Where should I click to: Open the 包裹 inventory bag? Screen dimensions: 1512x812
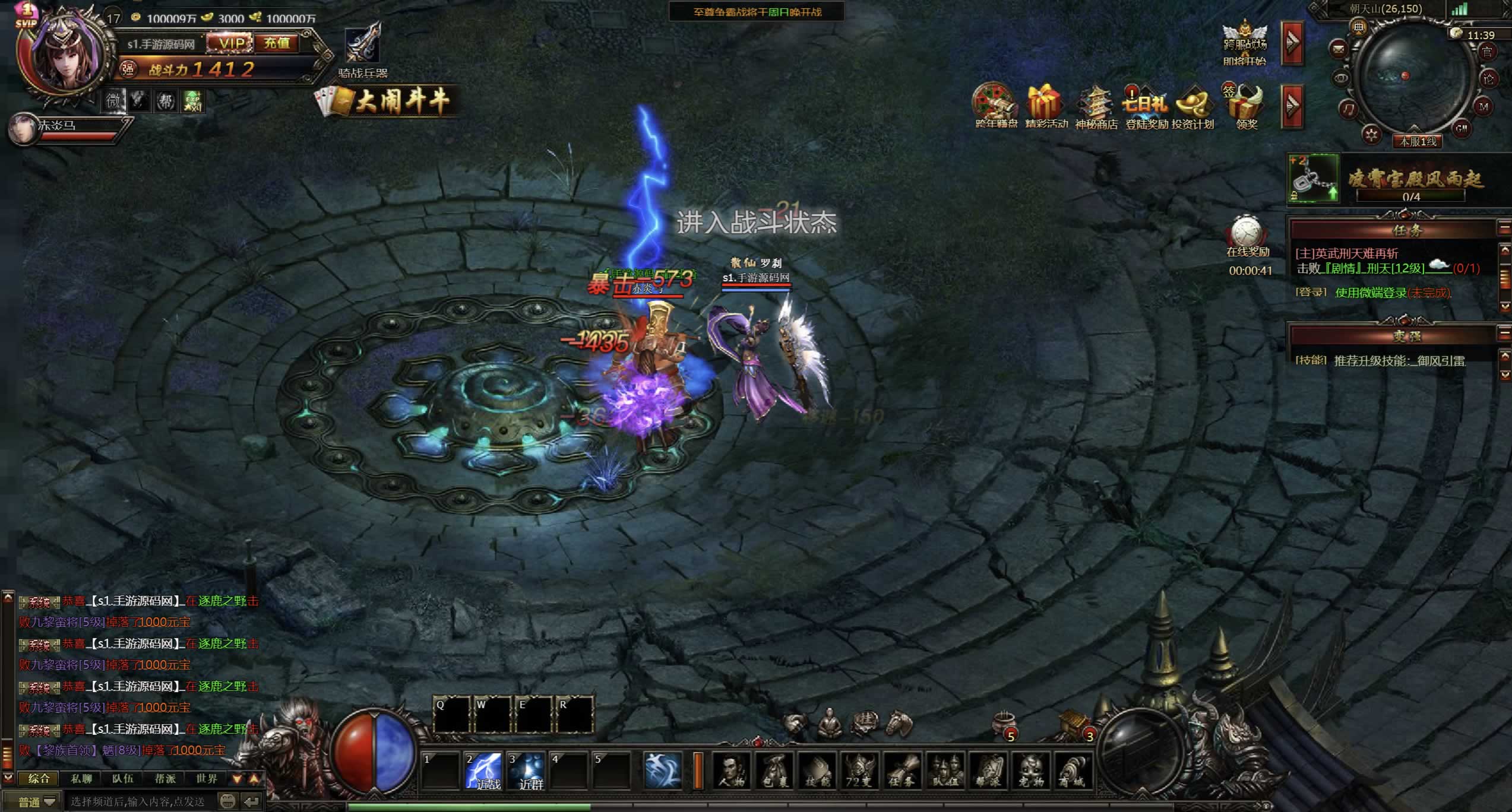(774, 772)
